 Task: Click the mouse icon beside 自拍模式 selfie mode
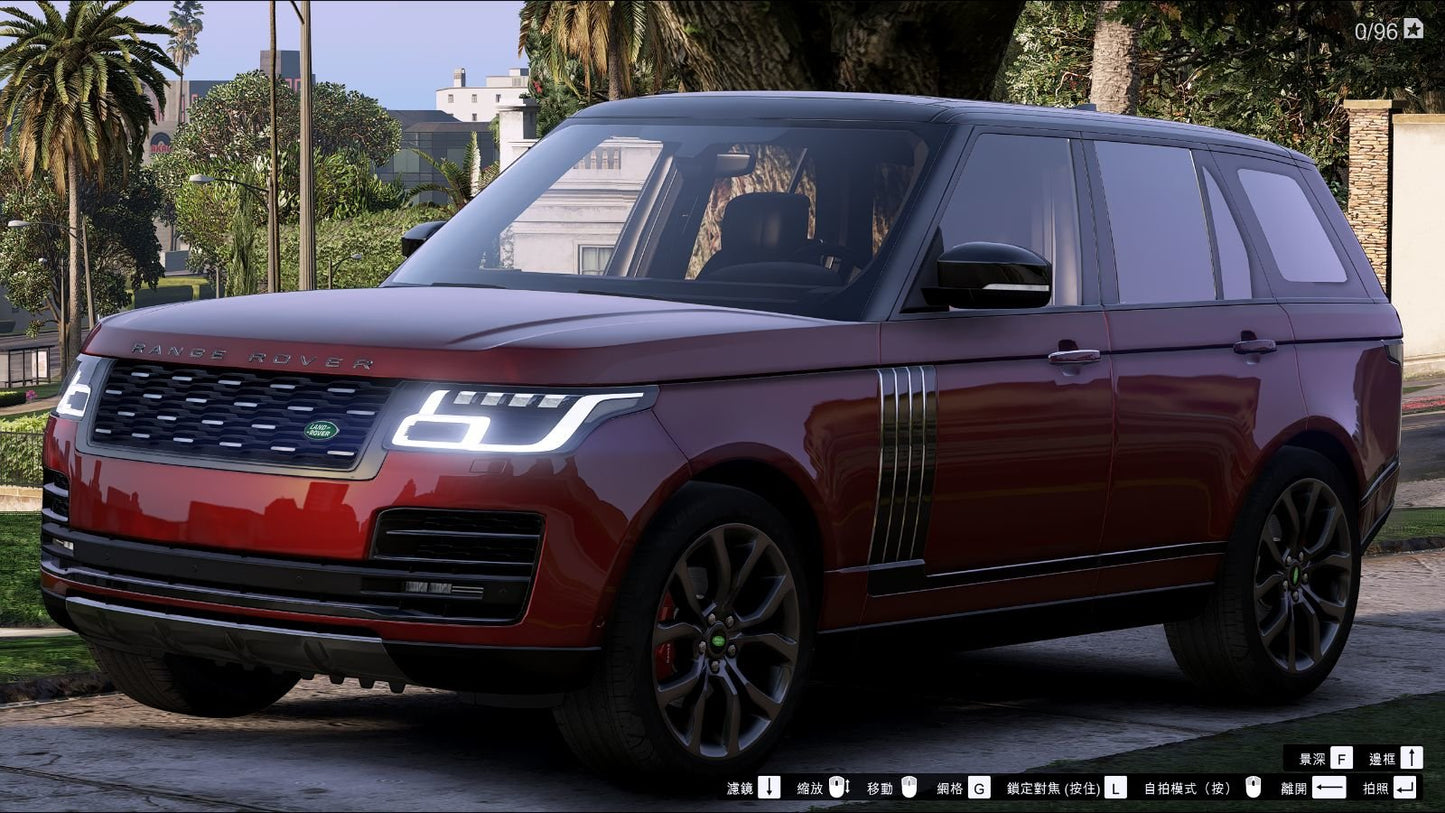point(1253,788)
